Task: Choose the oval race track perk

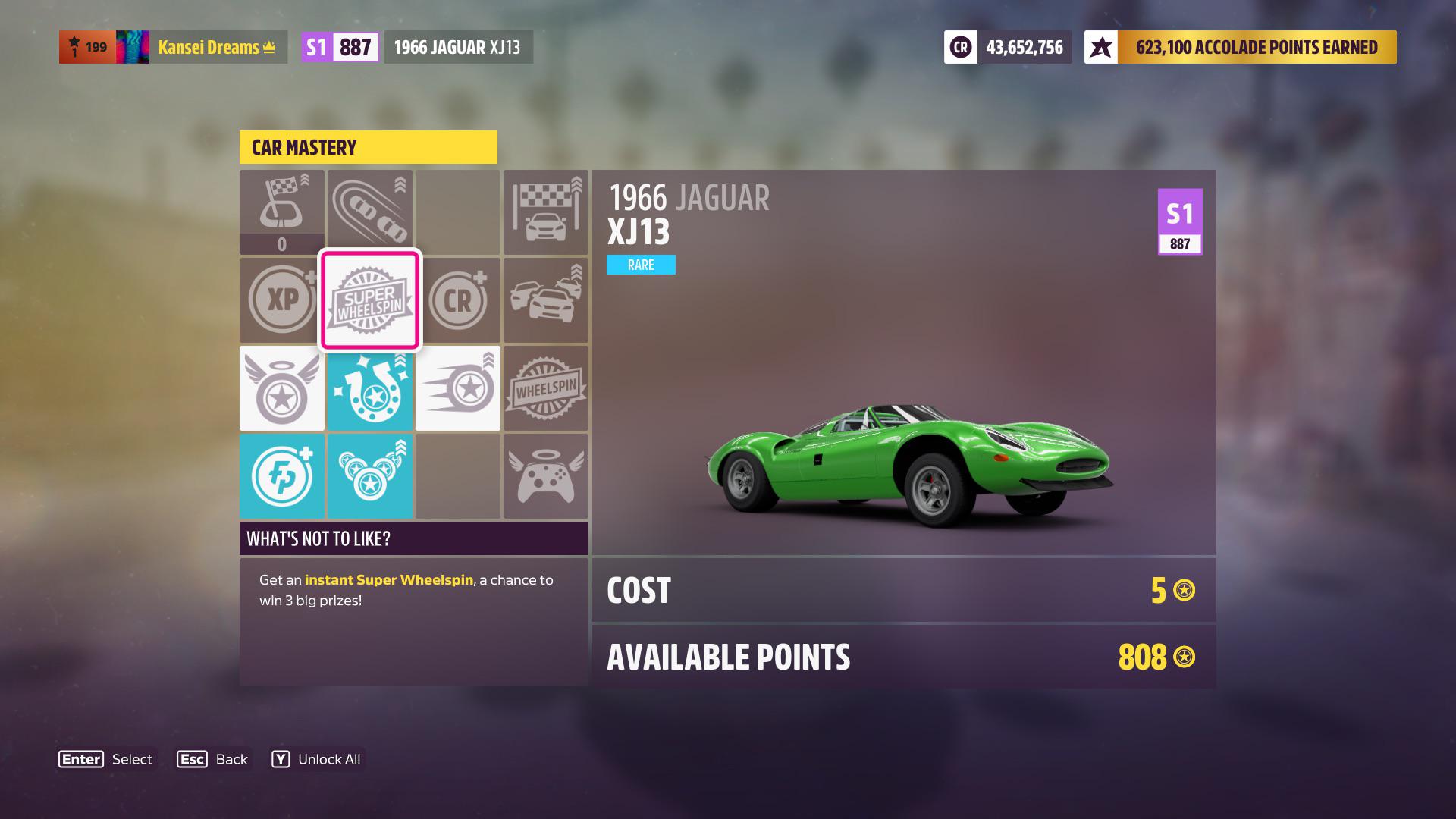Action: (370, 212)
